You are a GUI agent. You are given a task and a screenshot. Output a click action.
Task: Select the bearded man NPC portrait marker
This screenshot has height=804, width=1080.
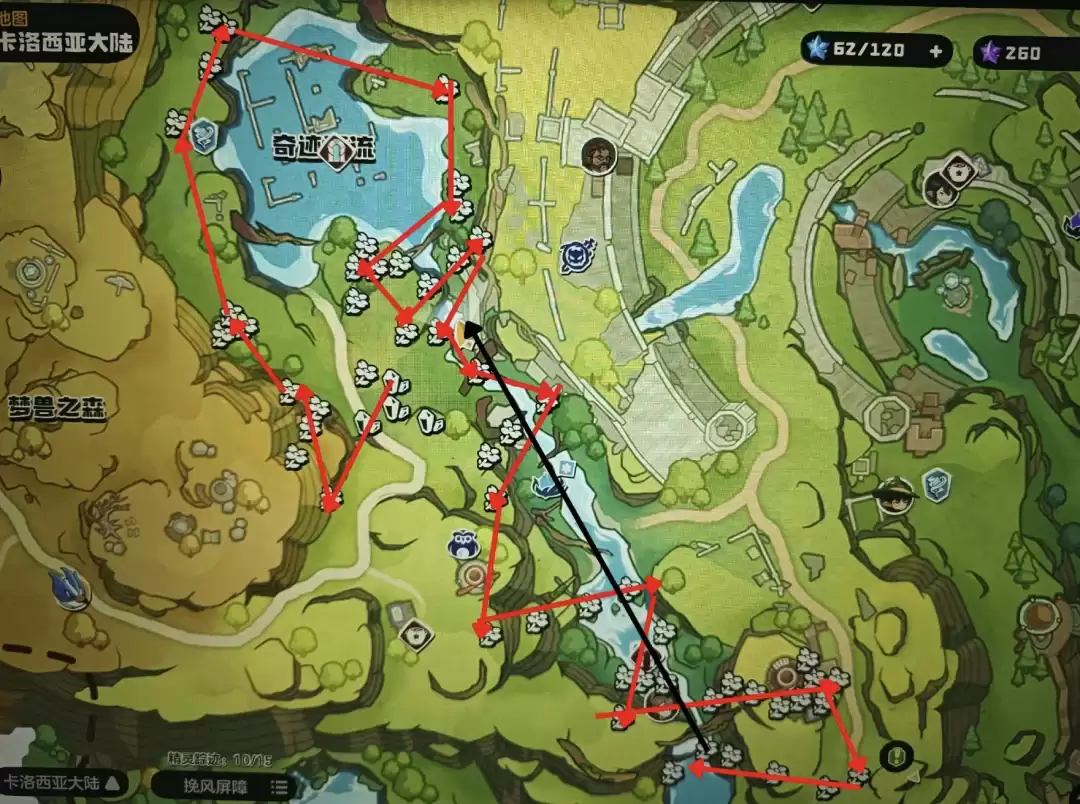598,155
